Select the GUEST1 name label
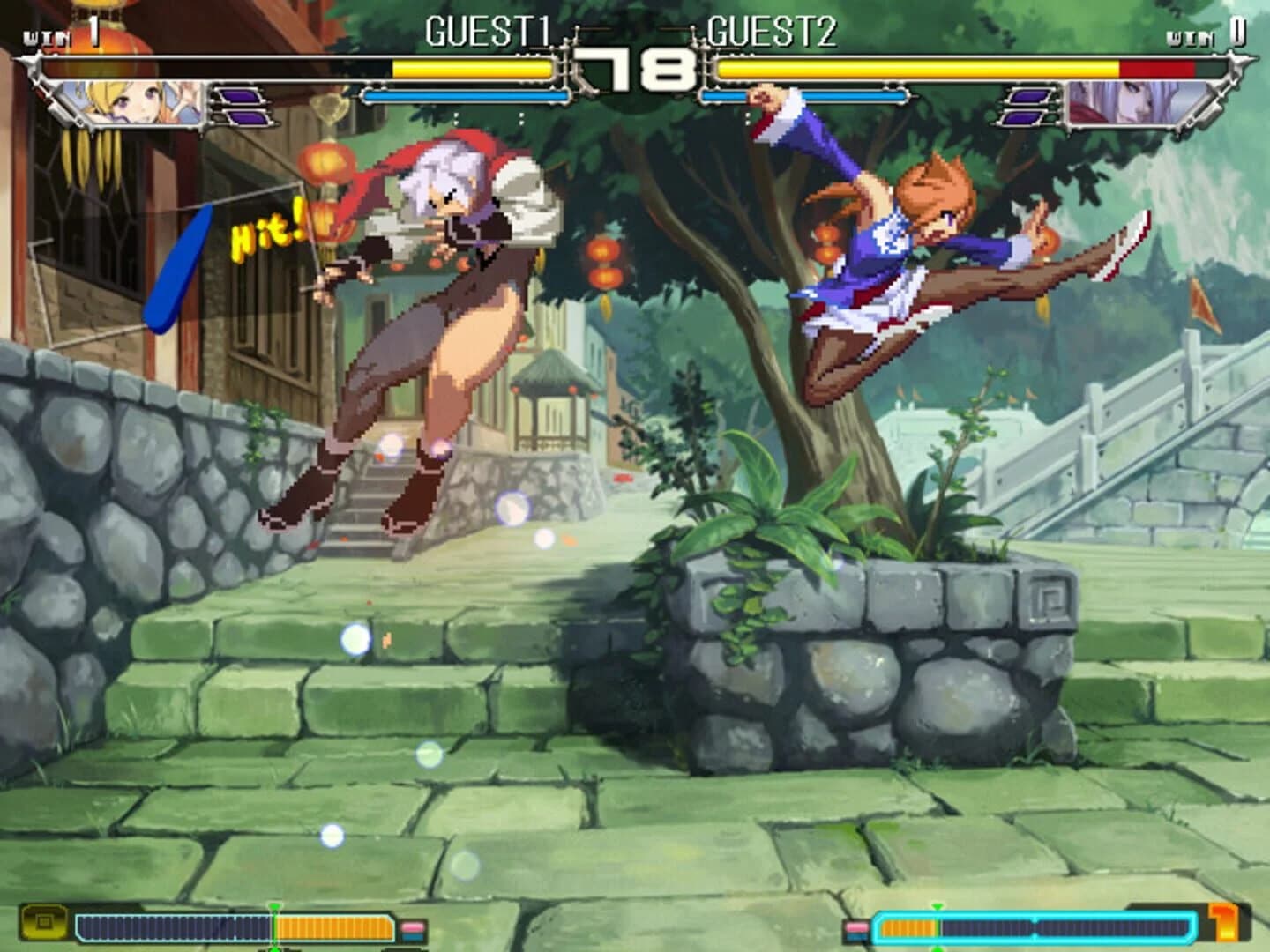Viewport: 1270px width, 952px height. (489, 31)
